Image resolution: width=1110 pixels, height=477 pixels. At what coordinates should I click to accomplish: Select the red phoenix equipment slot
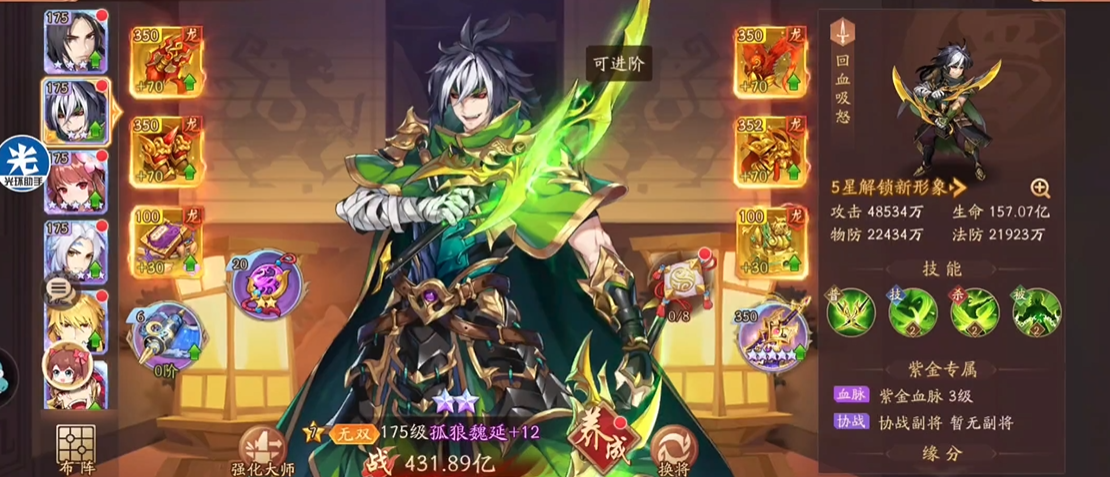[768, 63]
